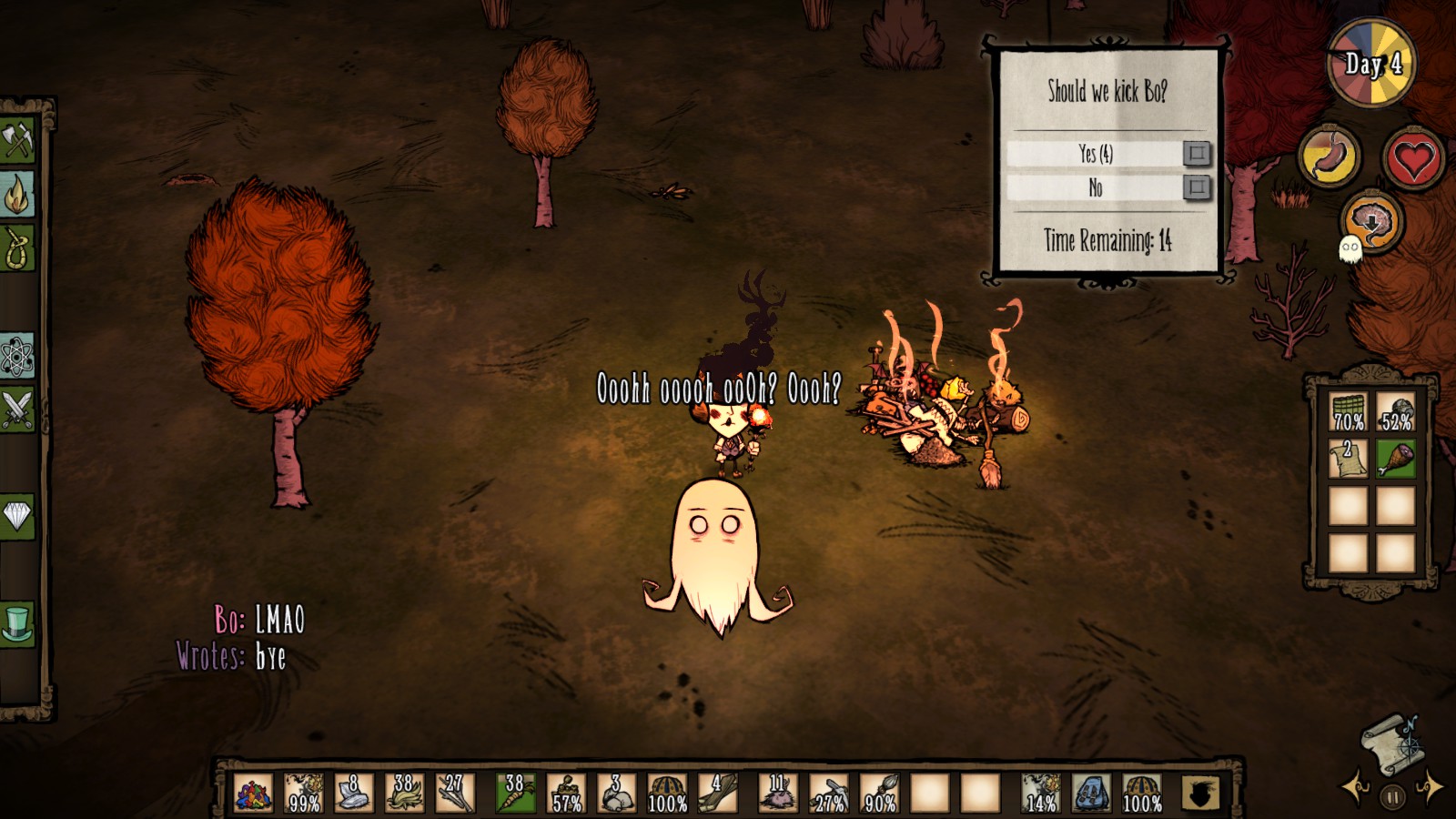The image size is (1456, 819).
Task: Open the Fire crafting tab
Action: tap(17, 194)
